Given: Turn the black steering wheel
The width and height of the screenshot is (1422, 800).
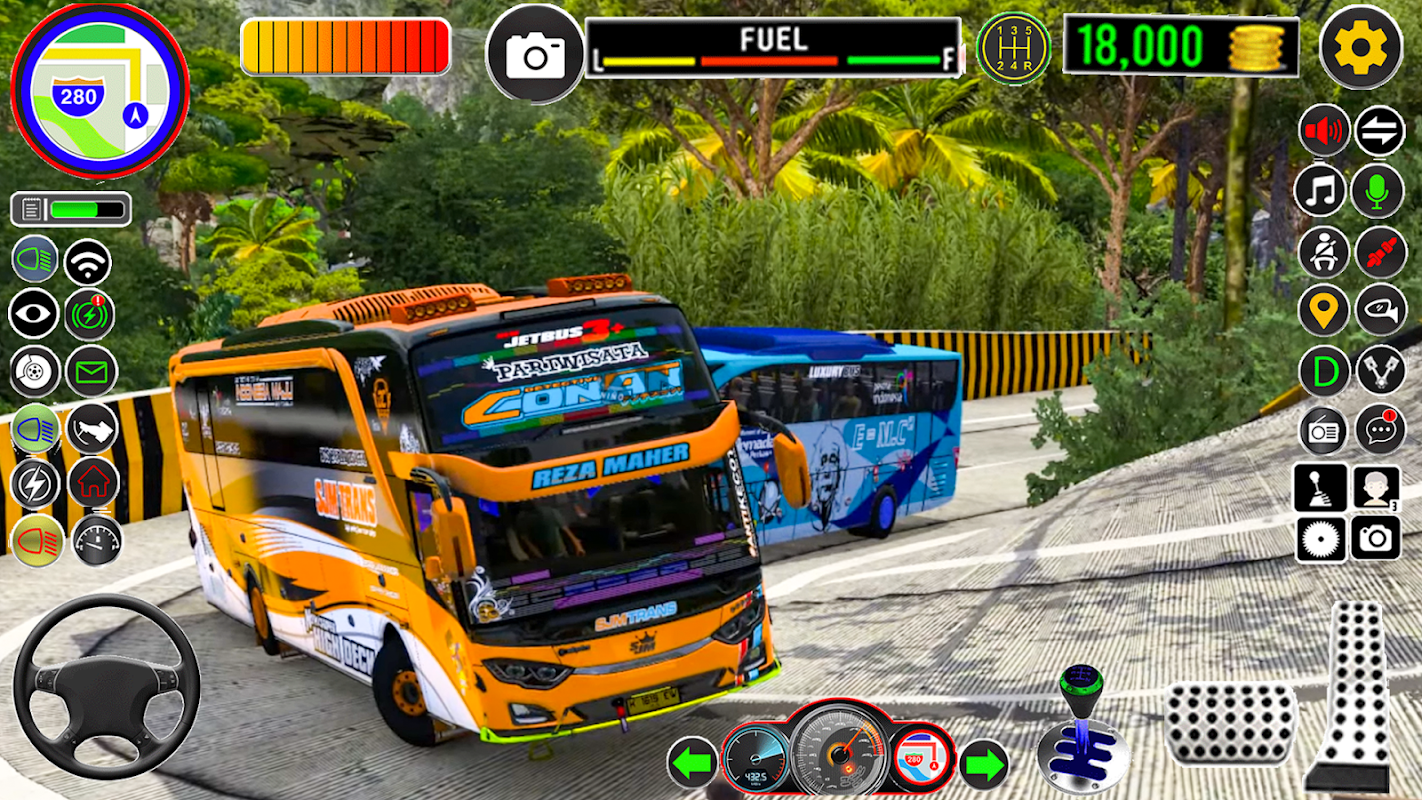Looking at the screenshot, I should point(106,687).
